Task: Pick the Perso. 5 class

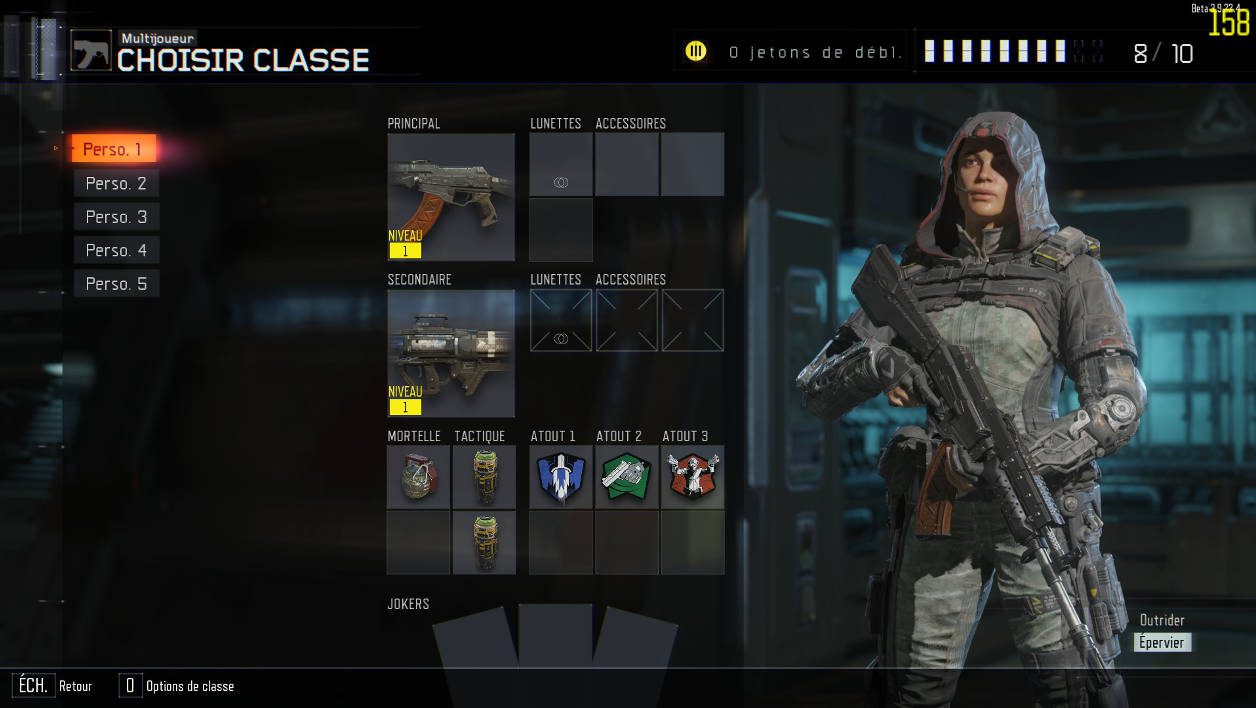Action: coord(116,284)
